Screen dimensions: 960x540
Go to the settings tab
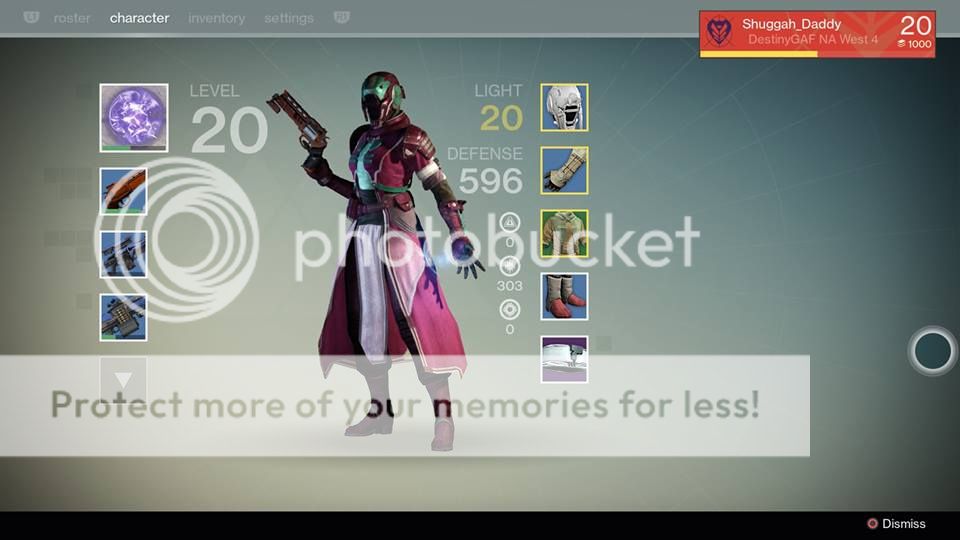(x=289, y=18)
